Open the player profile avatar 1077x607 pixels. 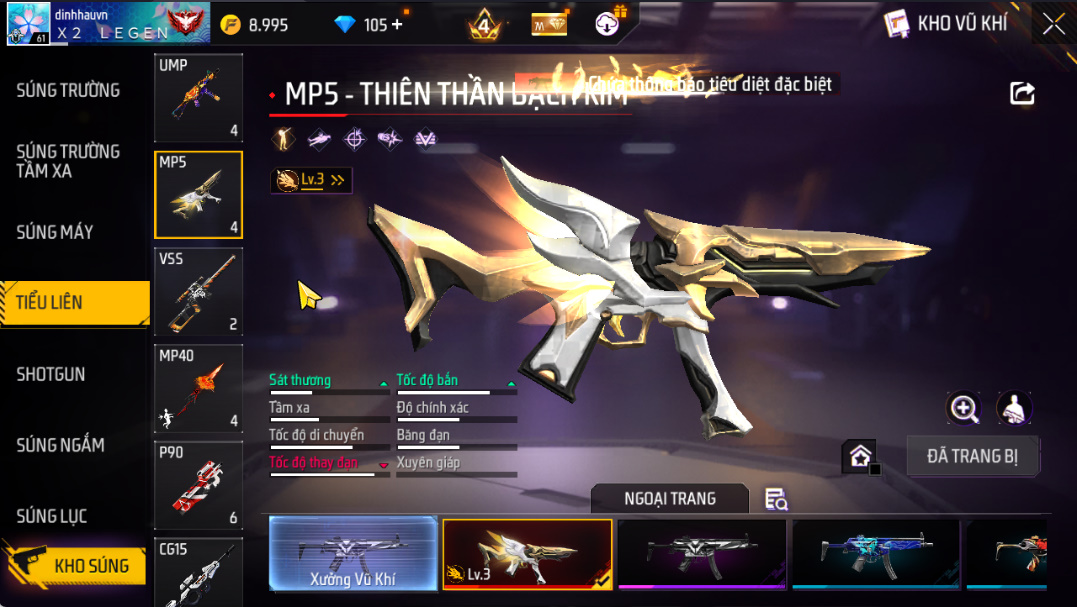click(28, 23)
